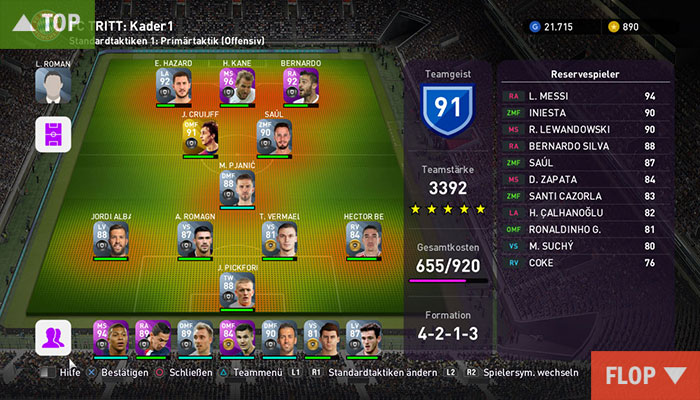Viewport: 700px width, 400px height.
Task: Click the purple substitutes icon
Action: tap(52, 337)
